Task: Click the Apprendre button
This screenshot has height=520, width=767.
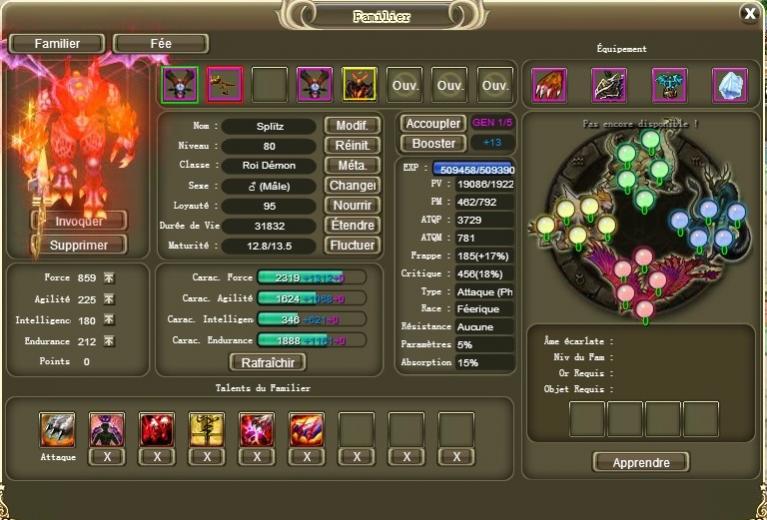Action: (640, 462)
